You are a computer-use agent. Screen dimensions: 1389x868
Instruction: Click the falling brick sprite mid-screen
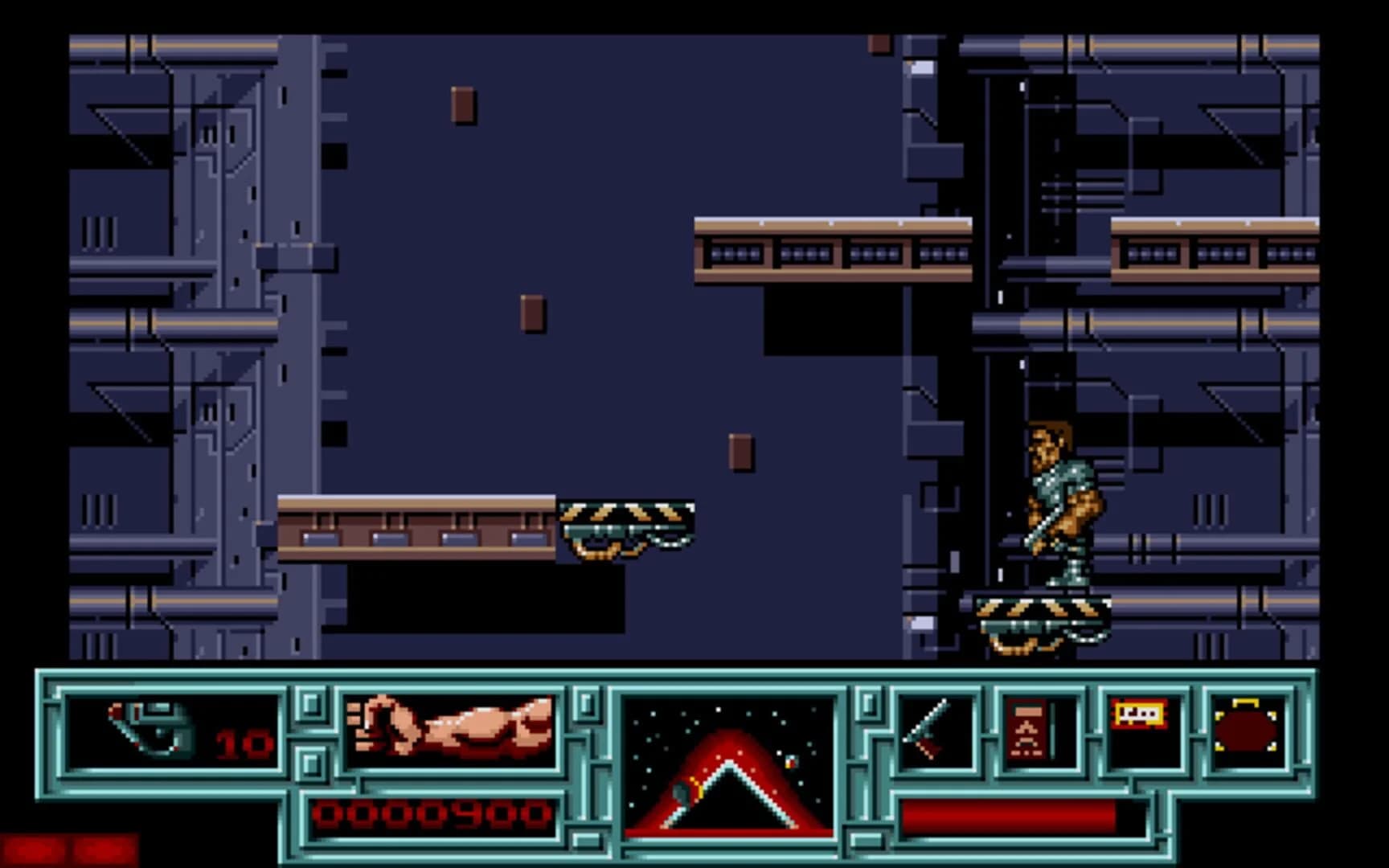740,452
